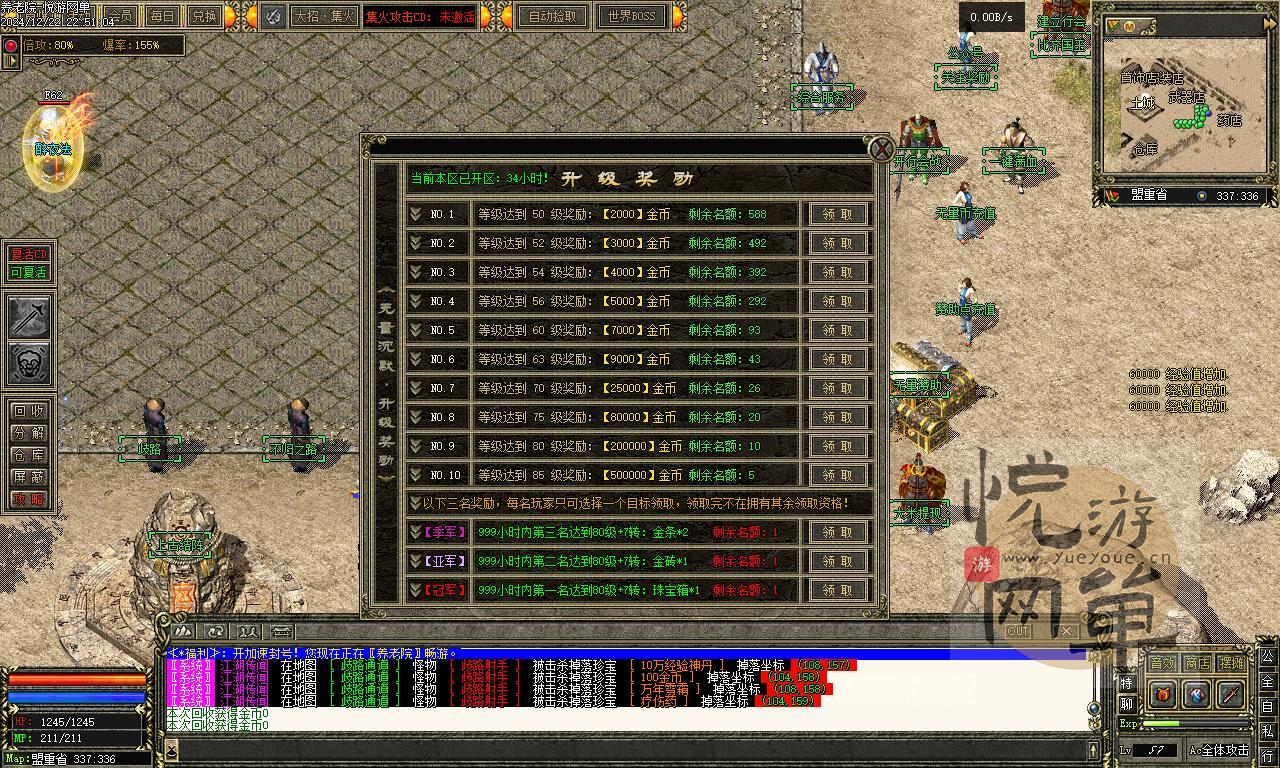
Task: Toggle 自动捡取 auto pickup
Action: pyautogui.click(x=553, y=16)
